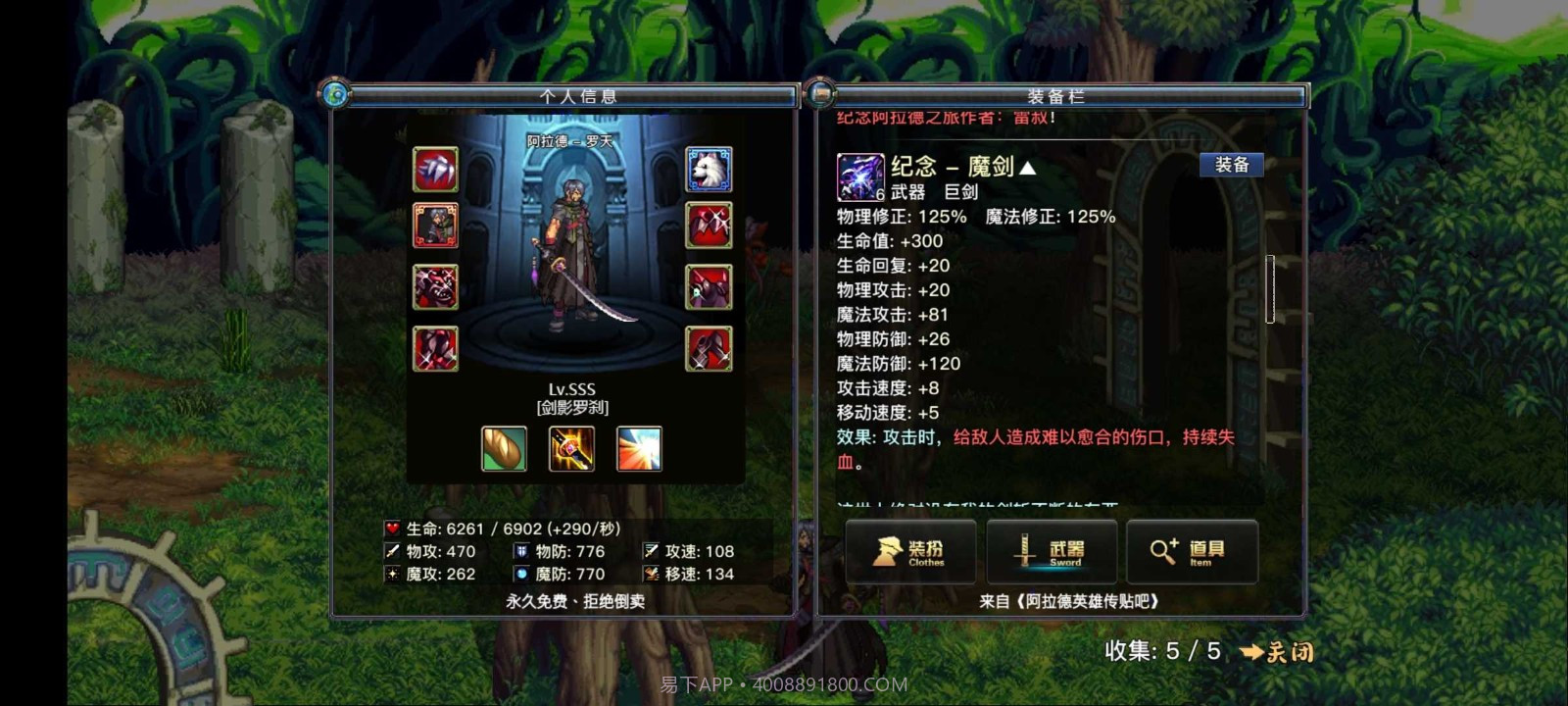Viewport: 1568px width, 706px height.
Task: Click the claw gauntlet equipment slot icon
Action: point(436,169)
